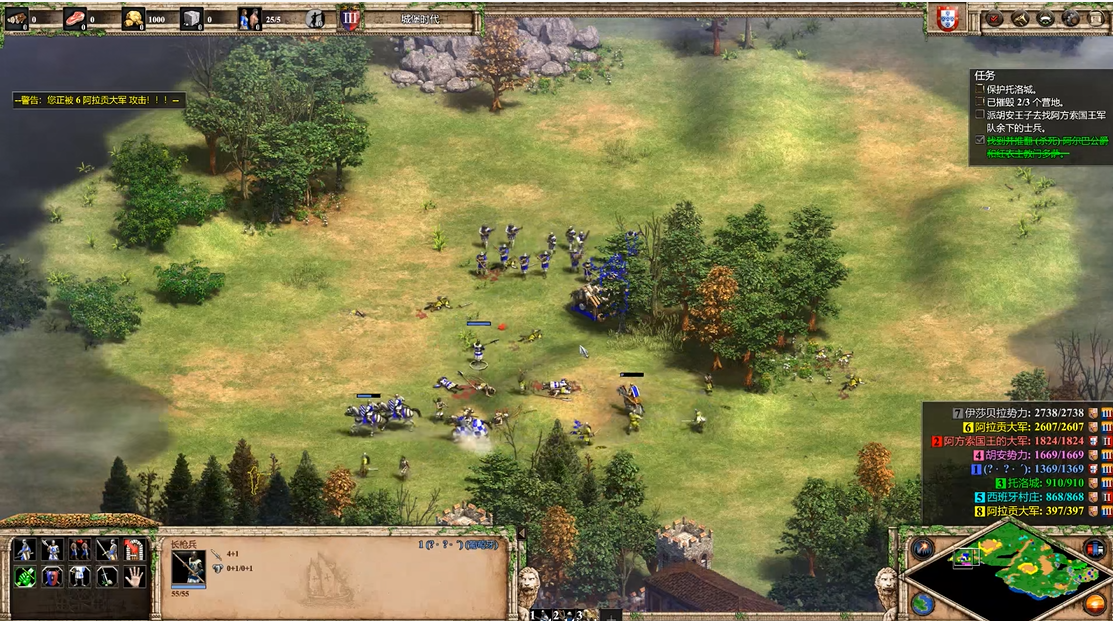Viewport: 1113px width, 621px height.
Task: Set the defensive shield stance
Action: tap(52, 576)
